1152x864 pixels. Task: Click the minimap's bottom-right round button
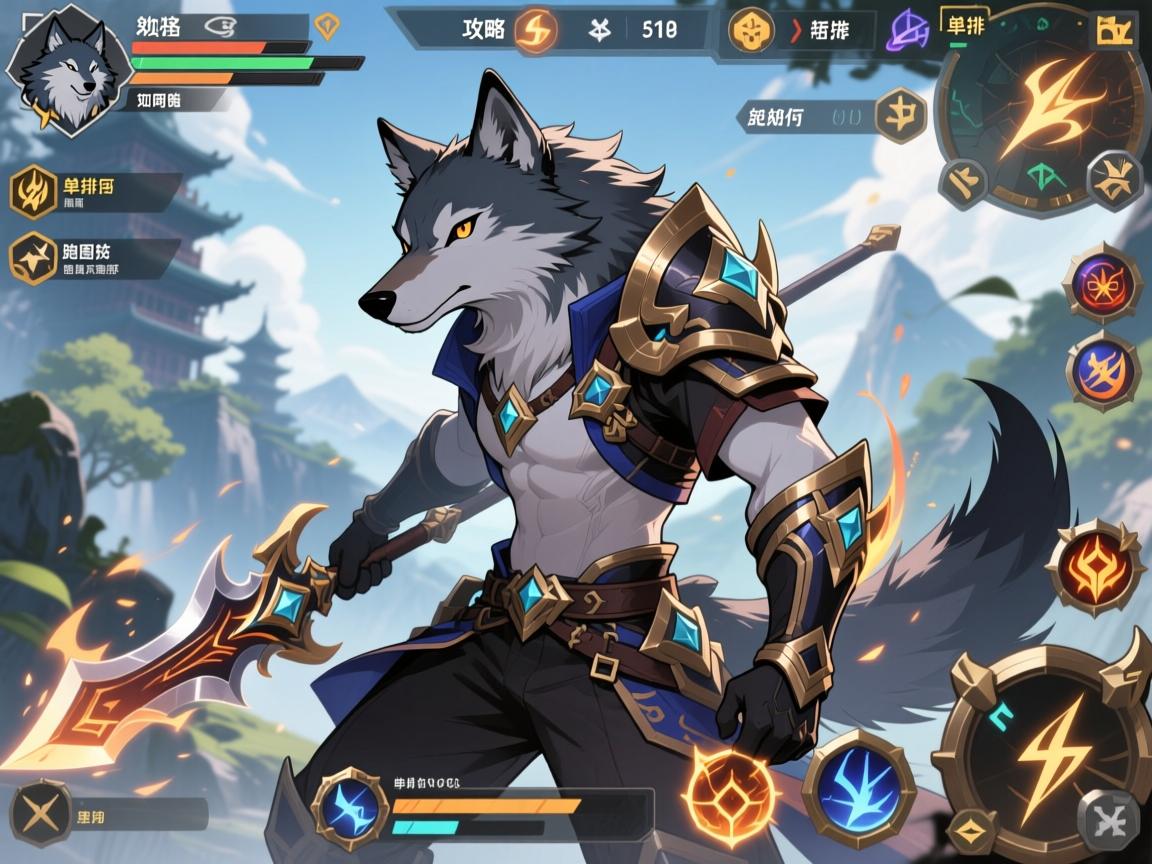point(1115,181)
